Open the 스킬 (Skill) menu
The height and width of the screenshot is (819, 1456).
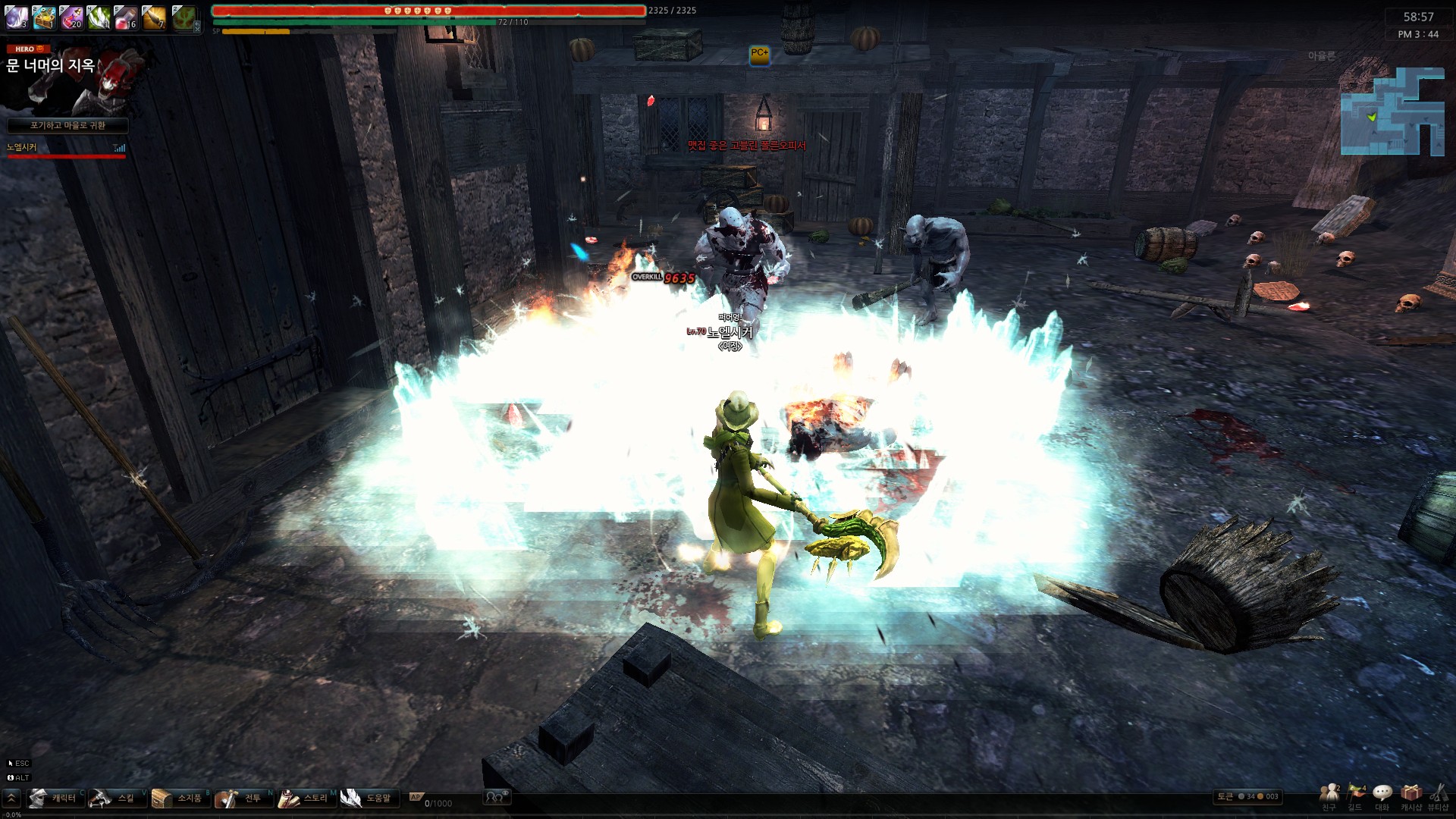pos(115,798)
